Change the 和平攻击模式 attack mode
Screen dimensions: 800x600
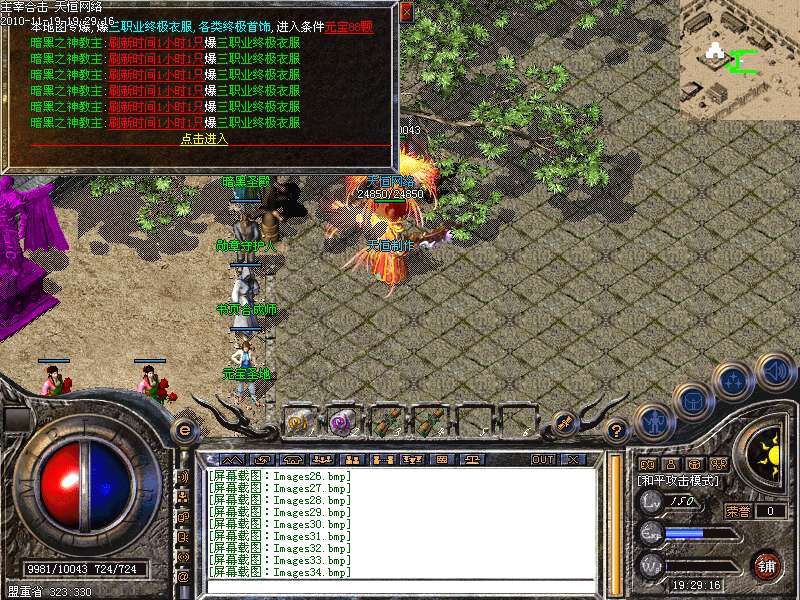tap(678, 479)
